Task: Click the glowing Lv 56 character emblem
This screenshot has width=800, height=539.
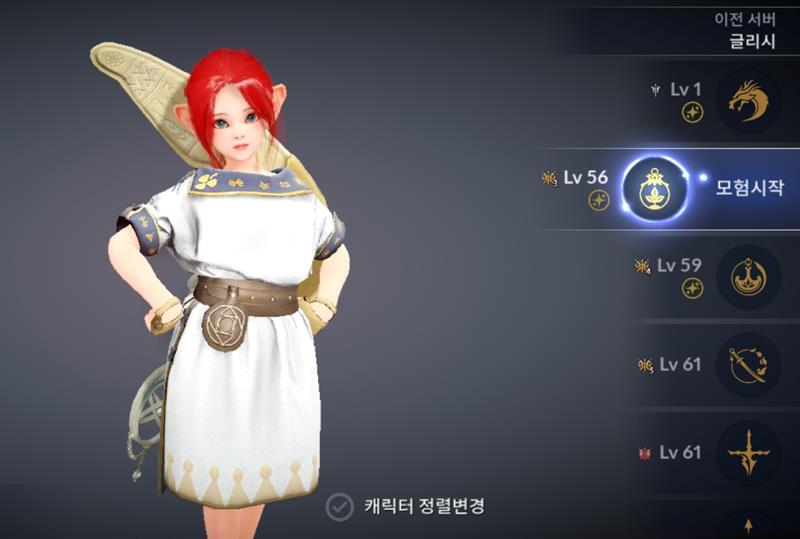Action: (655, 187)
